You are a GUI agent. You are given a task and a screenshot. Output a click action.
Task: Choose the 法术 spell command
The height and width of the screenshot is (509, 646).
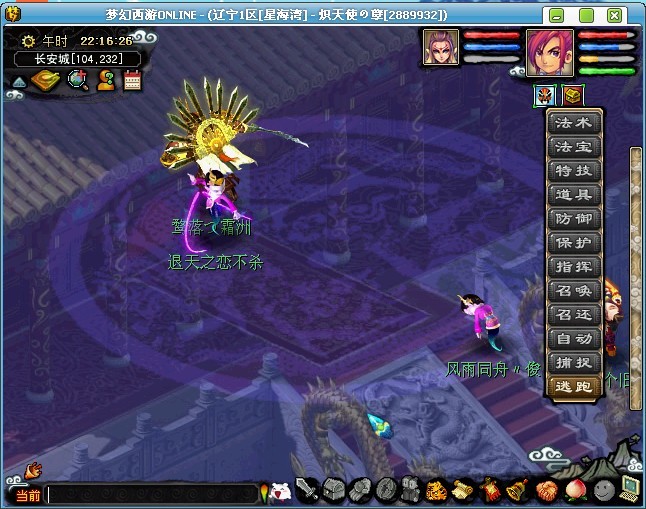pyautogui.click(x=574, y=124)
